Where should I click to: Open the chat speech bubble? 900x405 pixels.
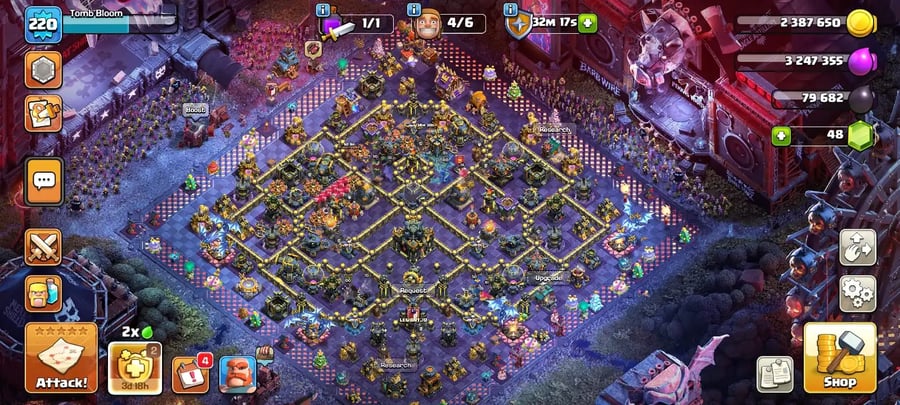pos(43,182)
